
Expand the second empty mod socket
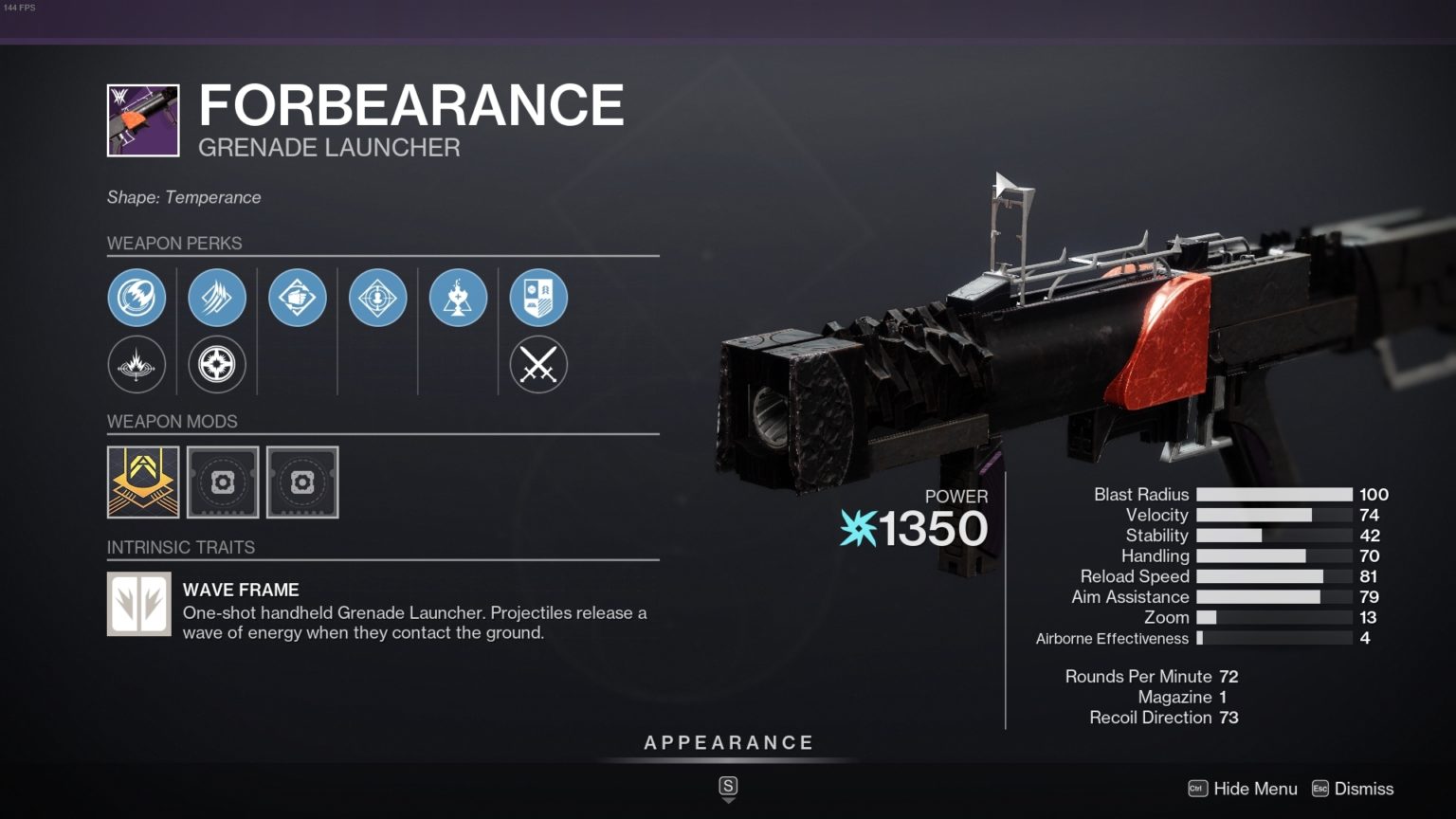pos(303,482)
